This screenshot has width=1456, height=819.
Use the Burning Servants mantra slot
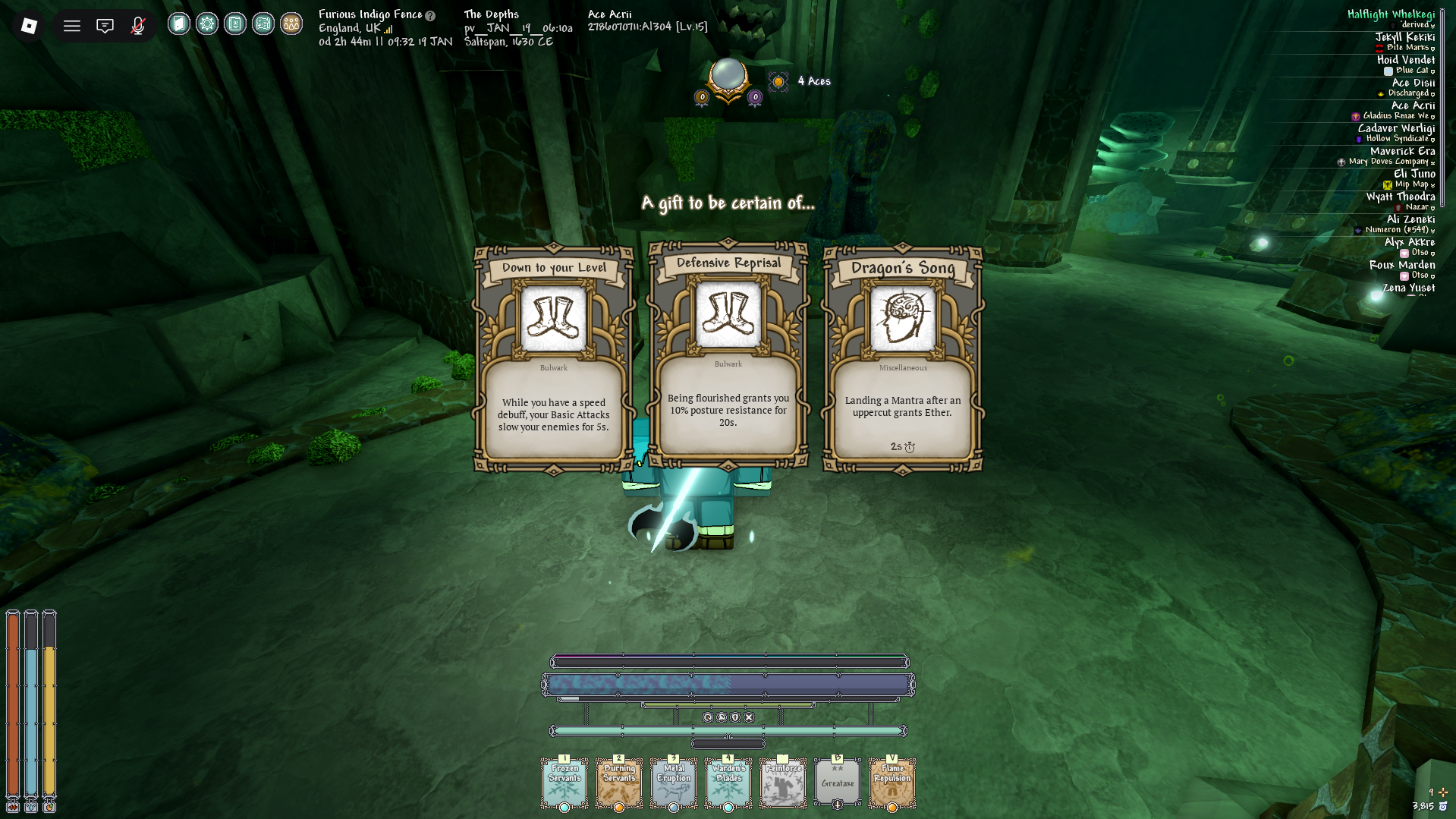tap(619, 783)
